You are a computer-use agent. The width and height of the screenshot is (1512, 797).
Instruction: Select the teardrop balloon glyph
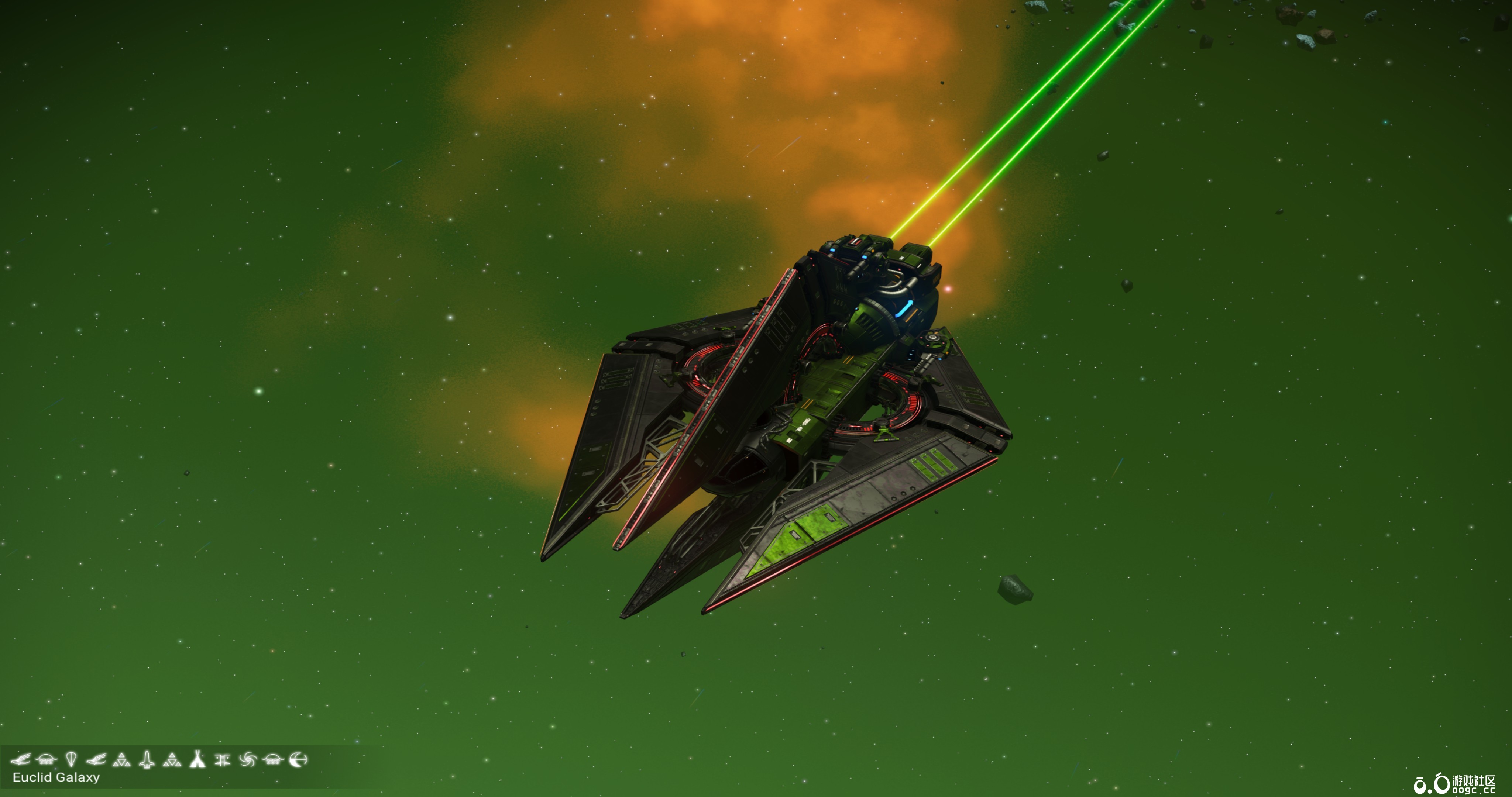(x=72, y=759)
